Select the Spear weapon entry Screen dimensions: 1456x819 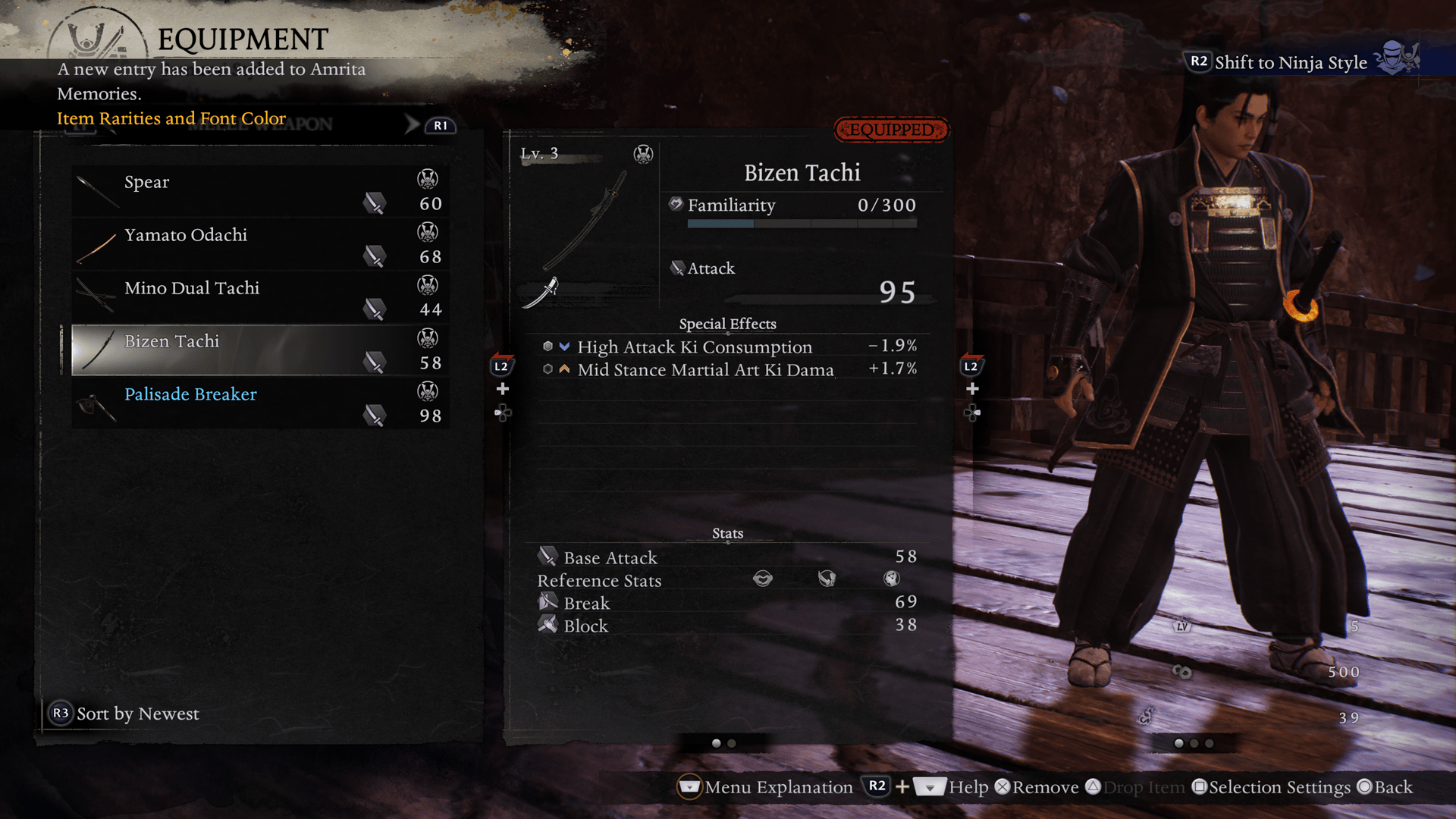(260, 192)
